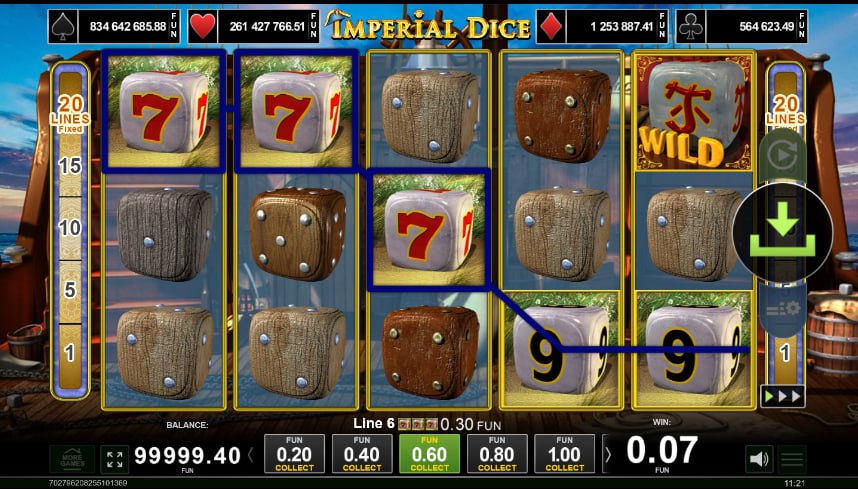The height and width of the screenshot is (489, 858).
Task: Choose the 0.40 collect bet button
Action: point(362,454)
